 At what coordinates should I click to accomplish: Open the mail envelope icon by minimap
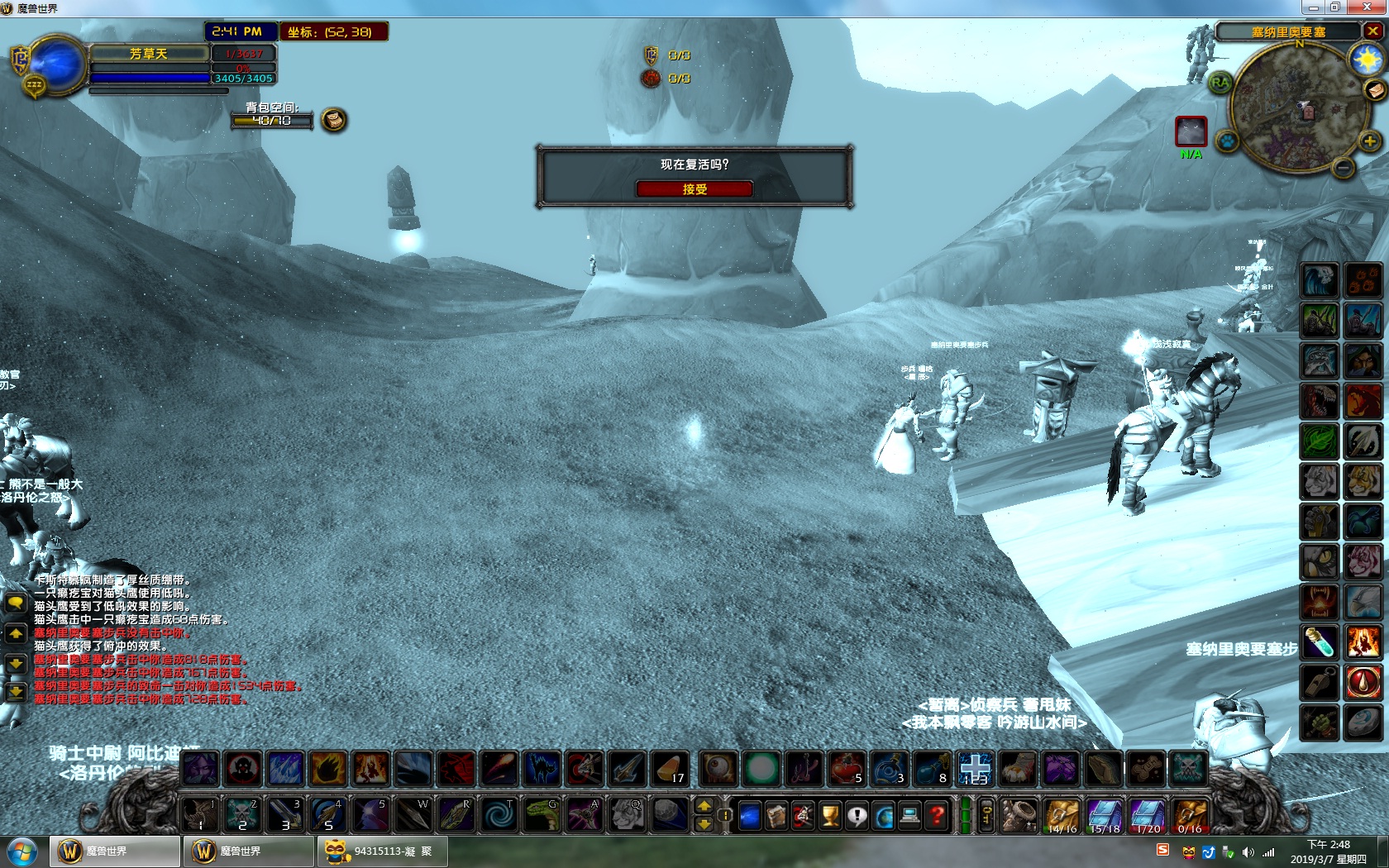coord(1376,89)
